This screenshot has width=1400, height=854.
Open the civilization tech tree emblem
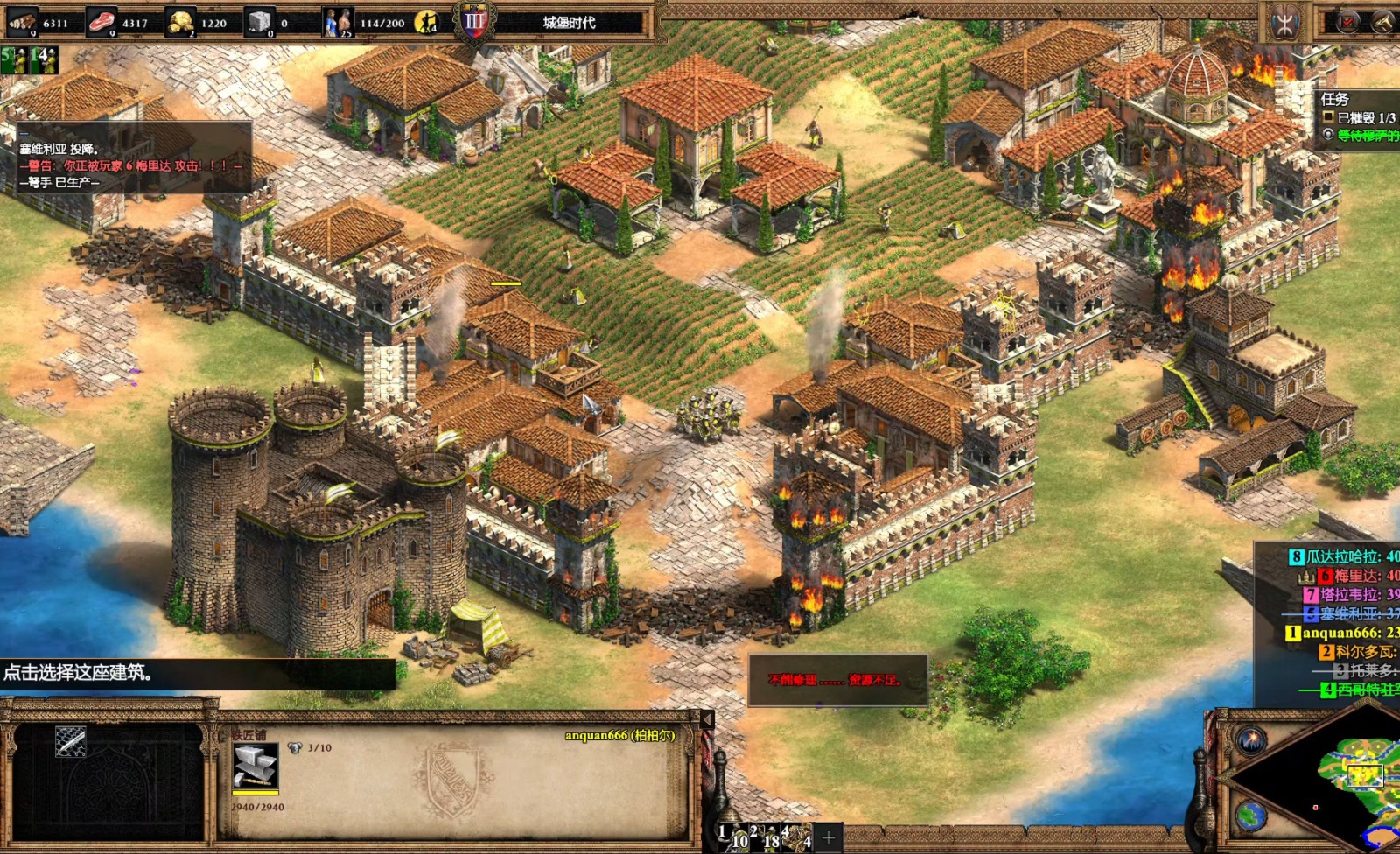click(1284, 24)
